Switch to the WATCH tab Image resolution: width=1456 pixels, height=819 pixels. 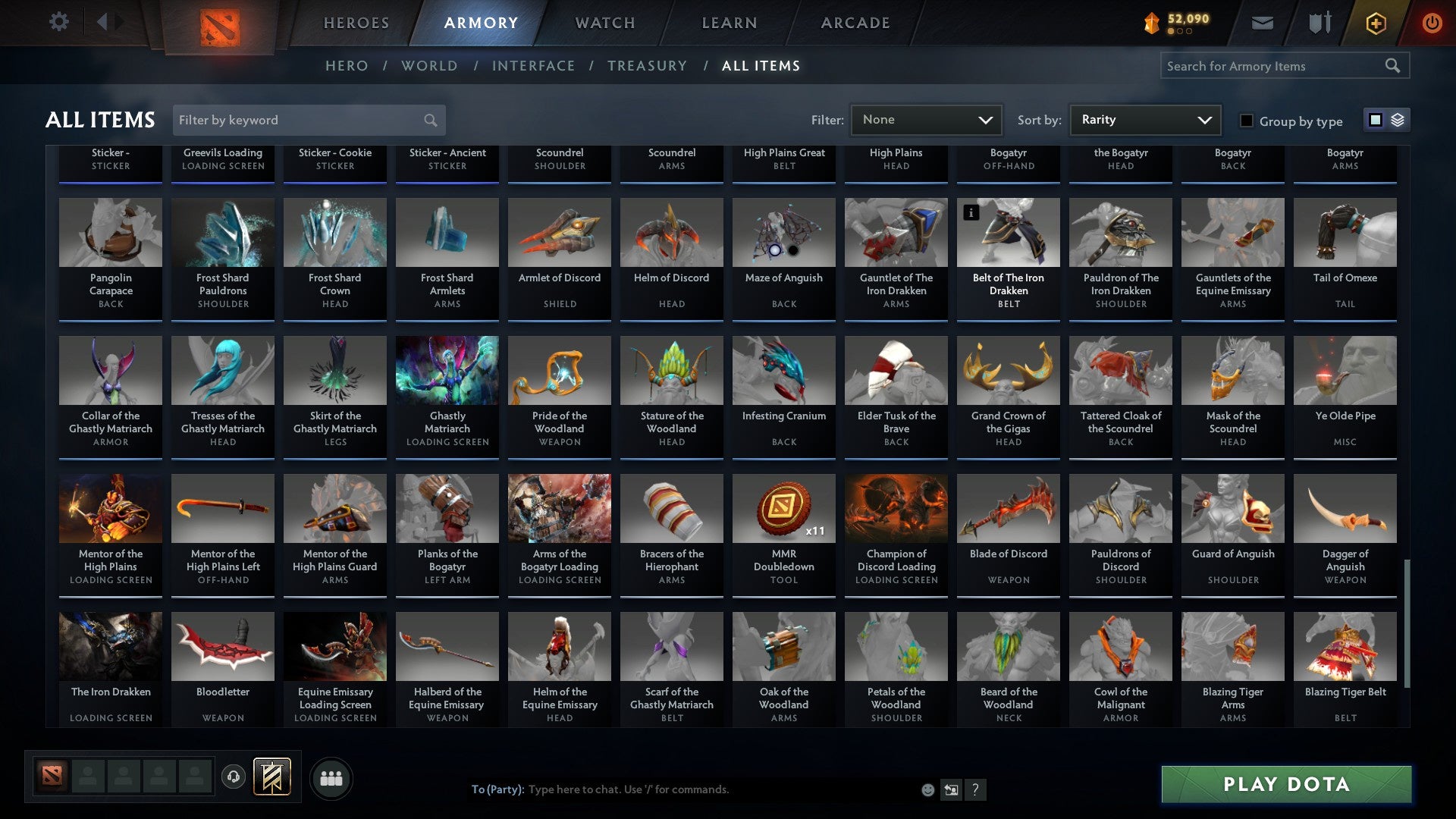pos(604,23)
